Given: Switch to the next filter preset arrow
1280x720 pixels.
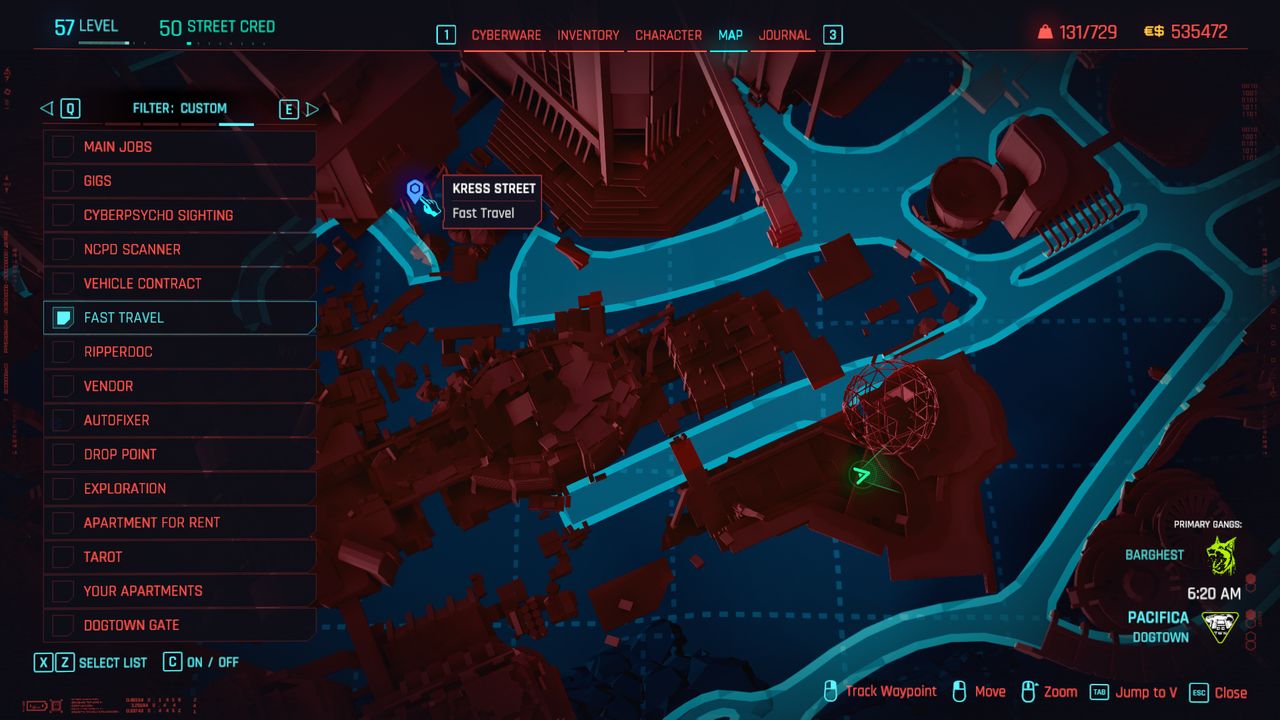Looking at the screenshot, I should click(x=312, y=109).
